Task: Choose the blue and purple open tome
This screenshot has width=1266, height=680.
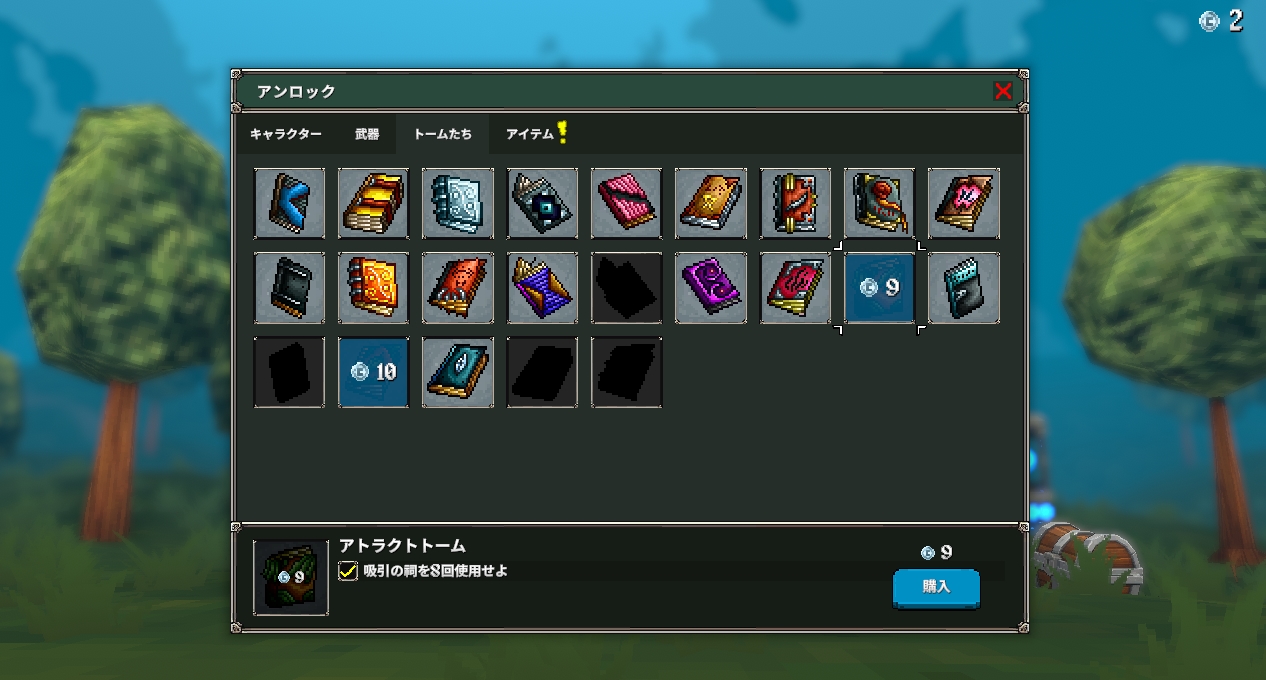Action: [x=542, y=288]
